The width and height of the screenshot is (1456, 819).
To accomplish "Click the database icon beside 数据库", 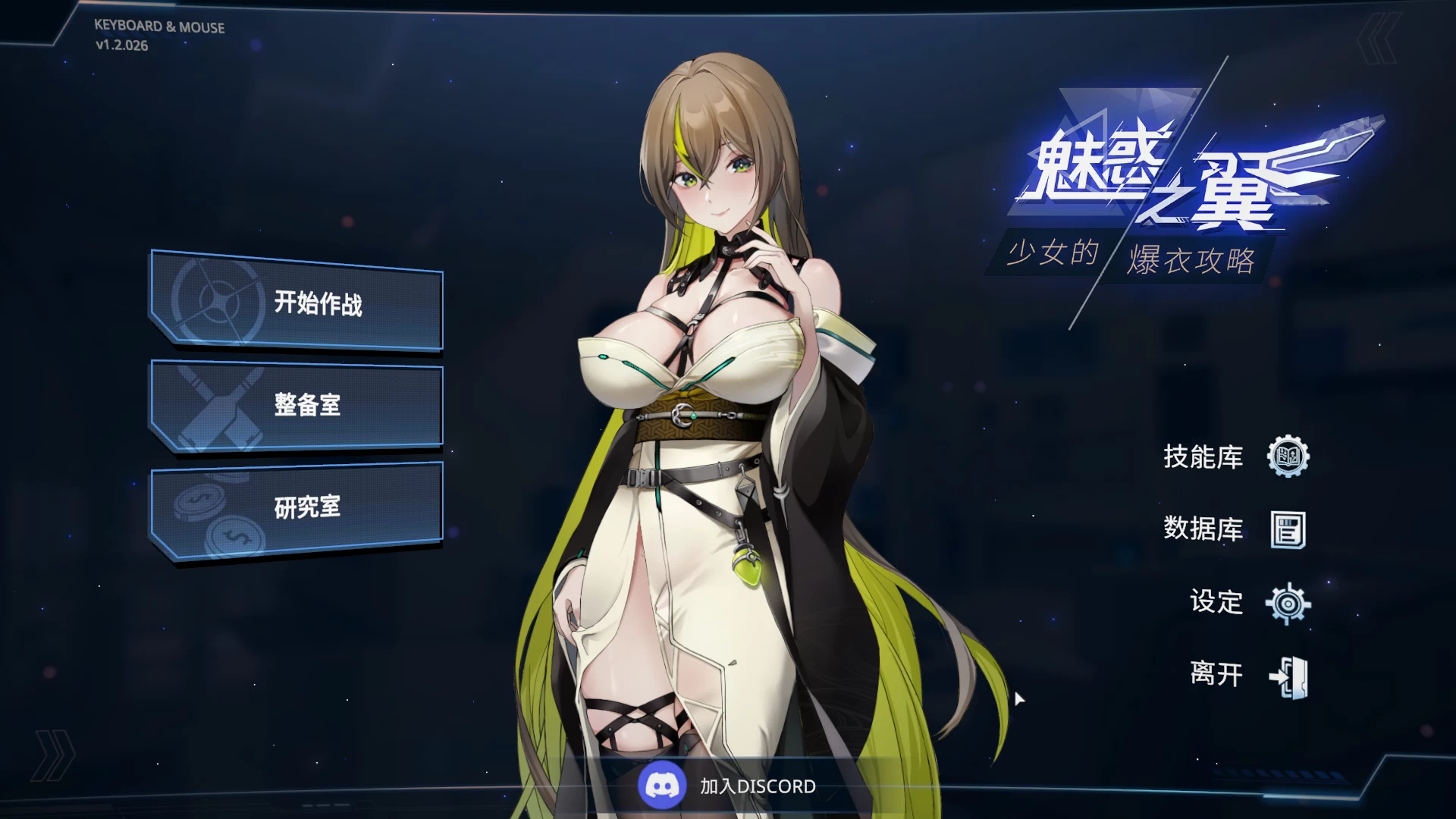I will click(x=1289, y=531).
